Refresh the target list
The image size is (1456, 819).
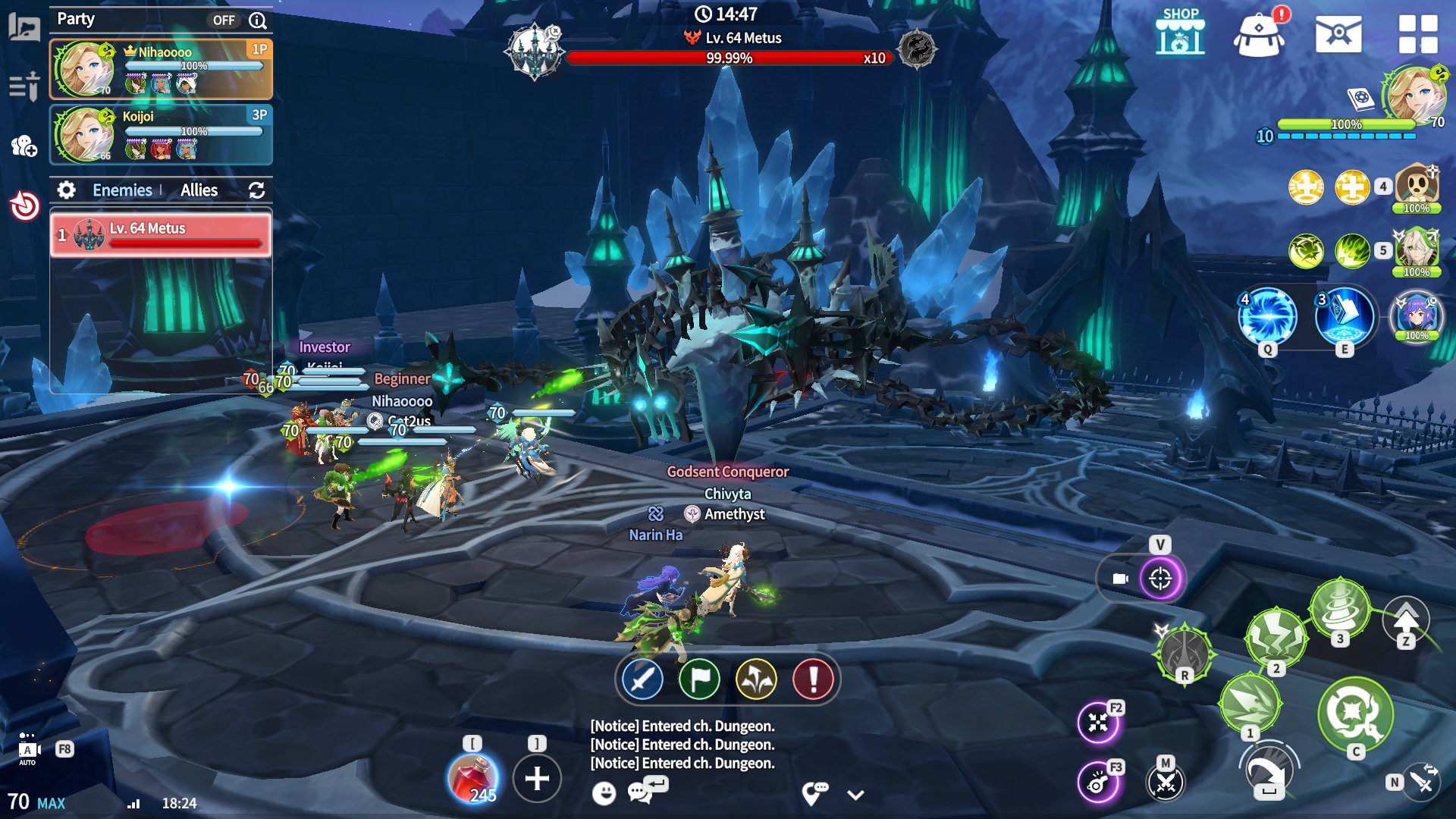coord(256,190)
